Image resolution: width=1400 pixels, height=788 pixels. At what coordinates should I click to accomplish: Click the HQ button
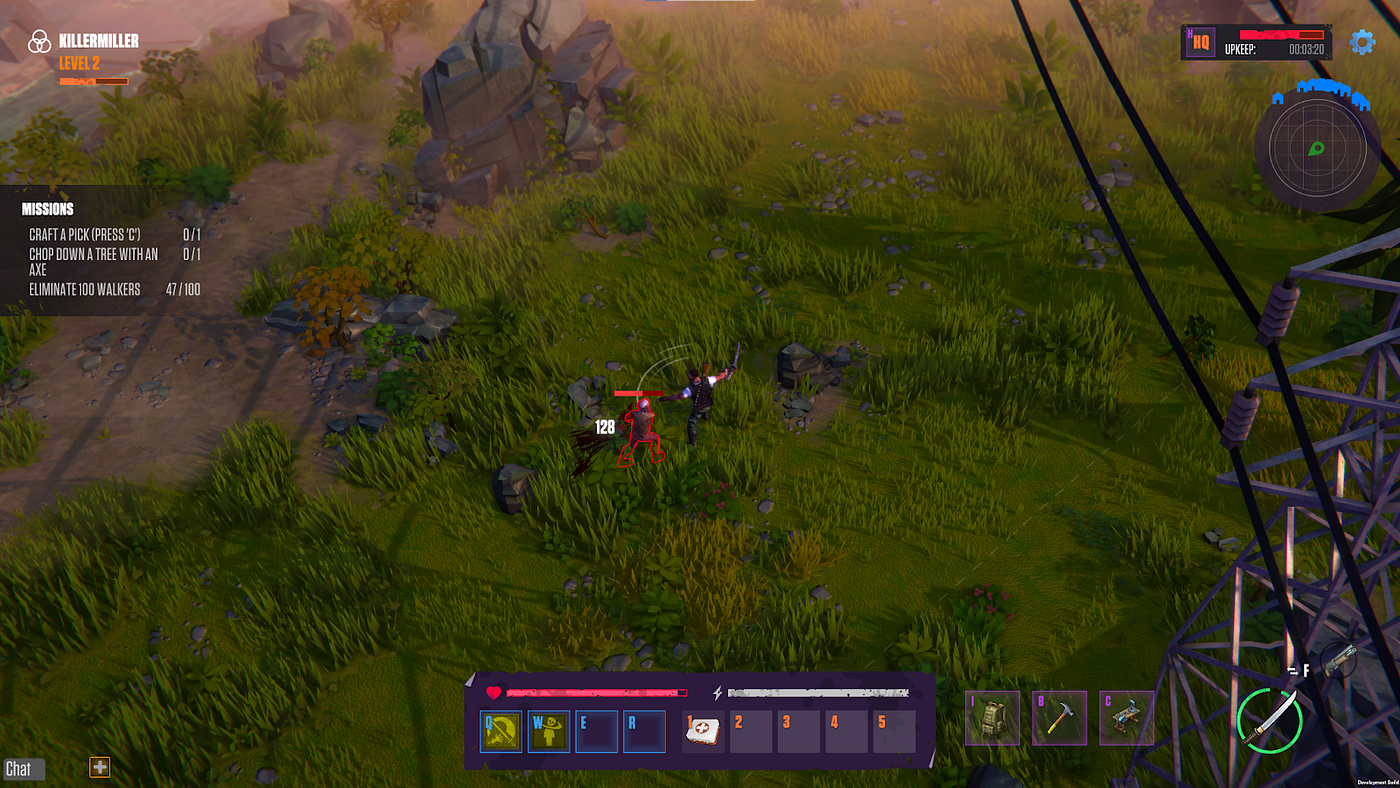click(1200, 42)
